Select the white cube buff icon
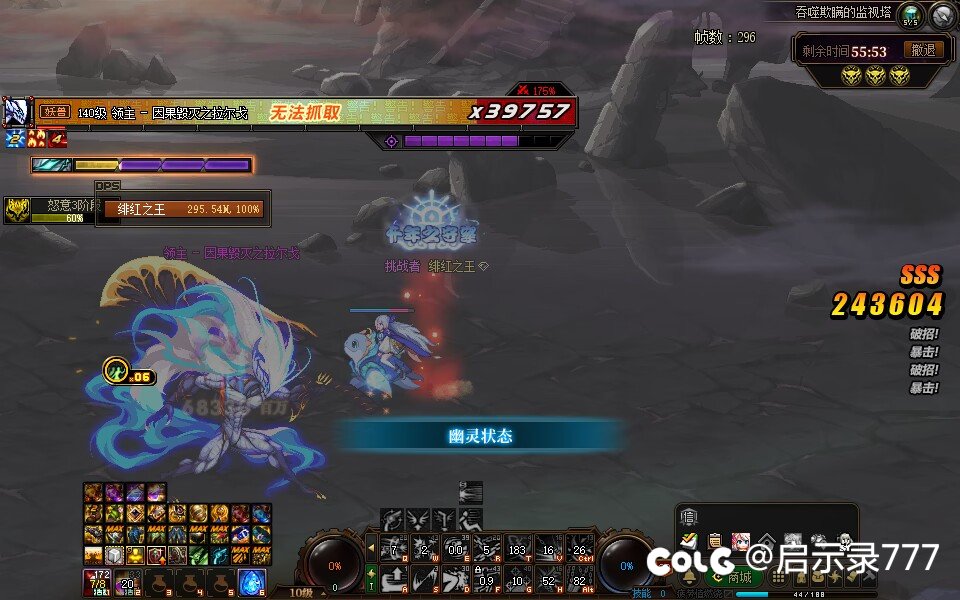 pos(113,555)
